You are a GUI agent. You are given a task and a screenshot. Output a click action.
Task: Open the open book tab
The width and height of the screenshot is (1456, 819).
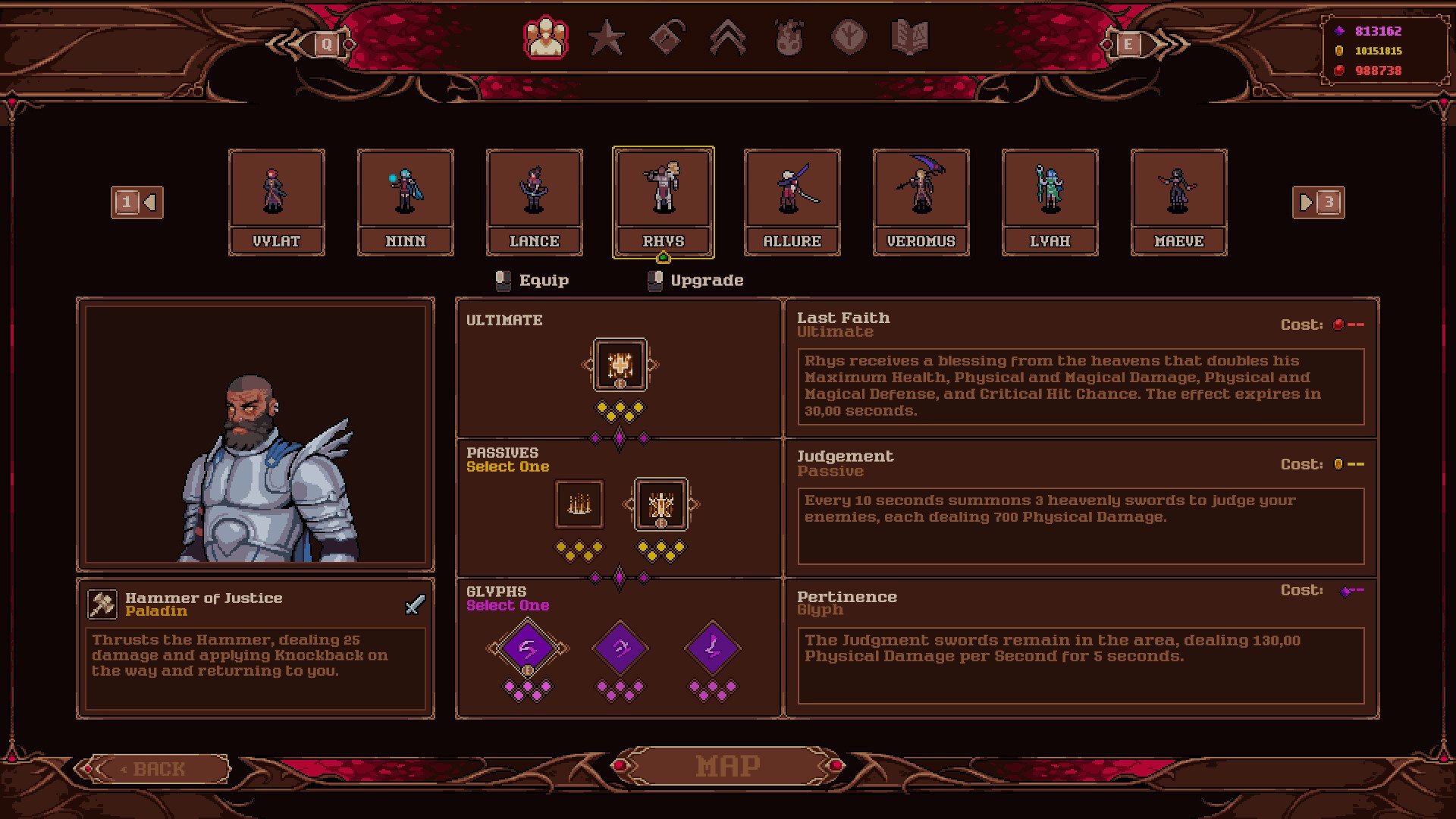[x=910, y=38]
